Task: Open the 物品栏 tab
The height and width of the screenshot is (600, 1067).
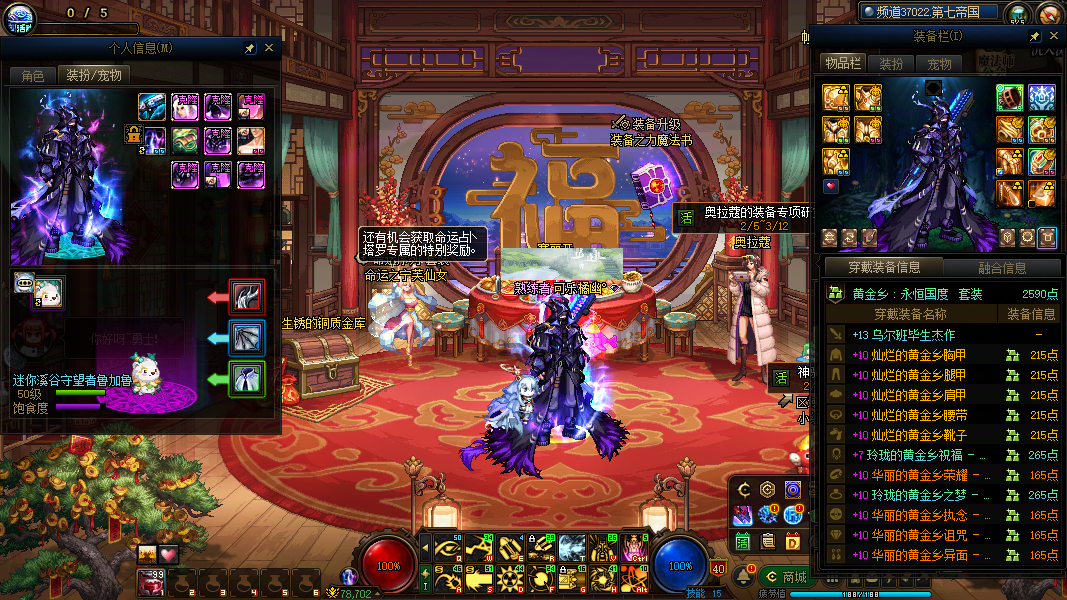Action: click(842, 63)
